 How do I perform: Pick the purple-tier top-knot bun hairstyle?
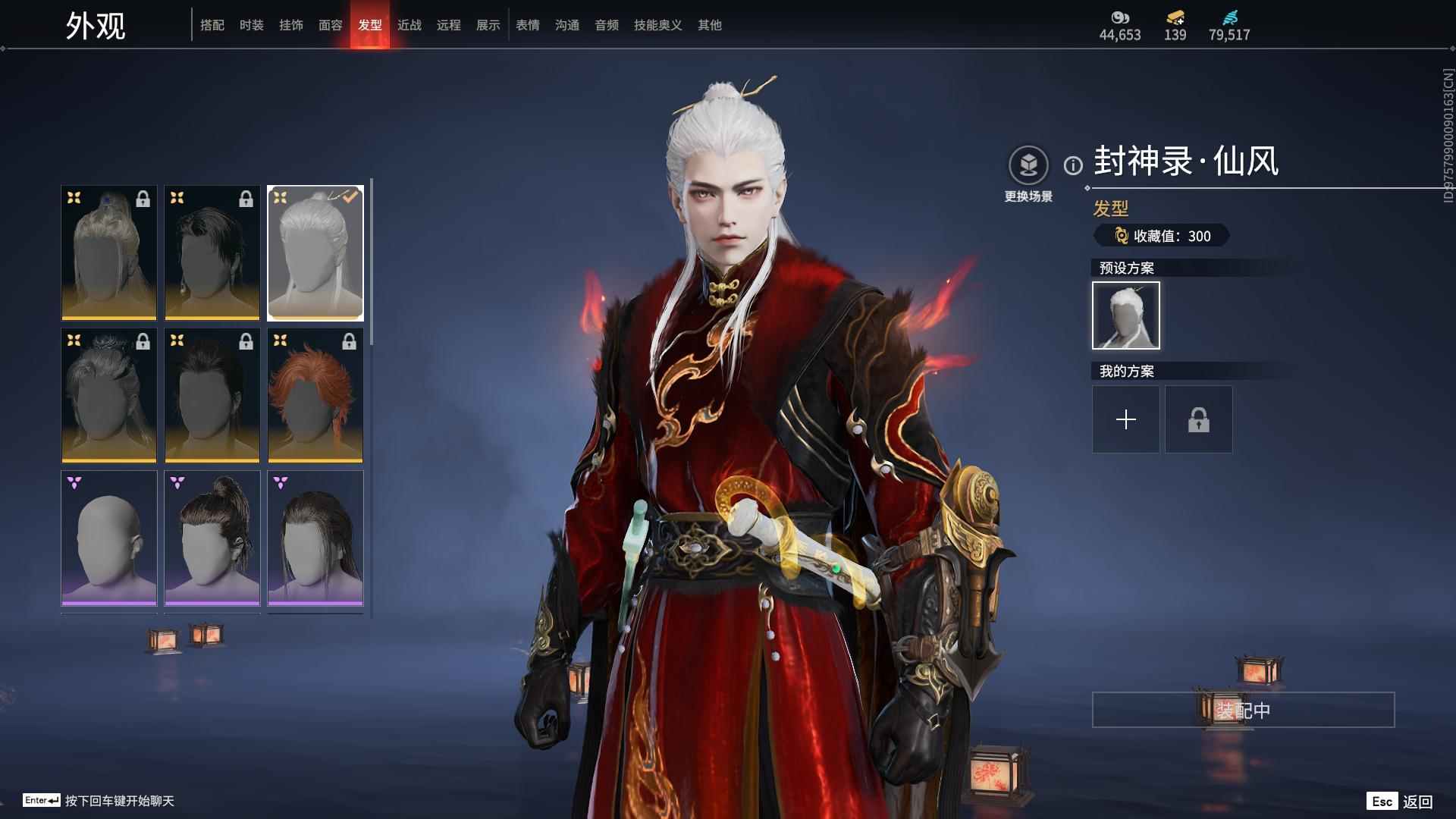click(x=212, y=538)
